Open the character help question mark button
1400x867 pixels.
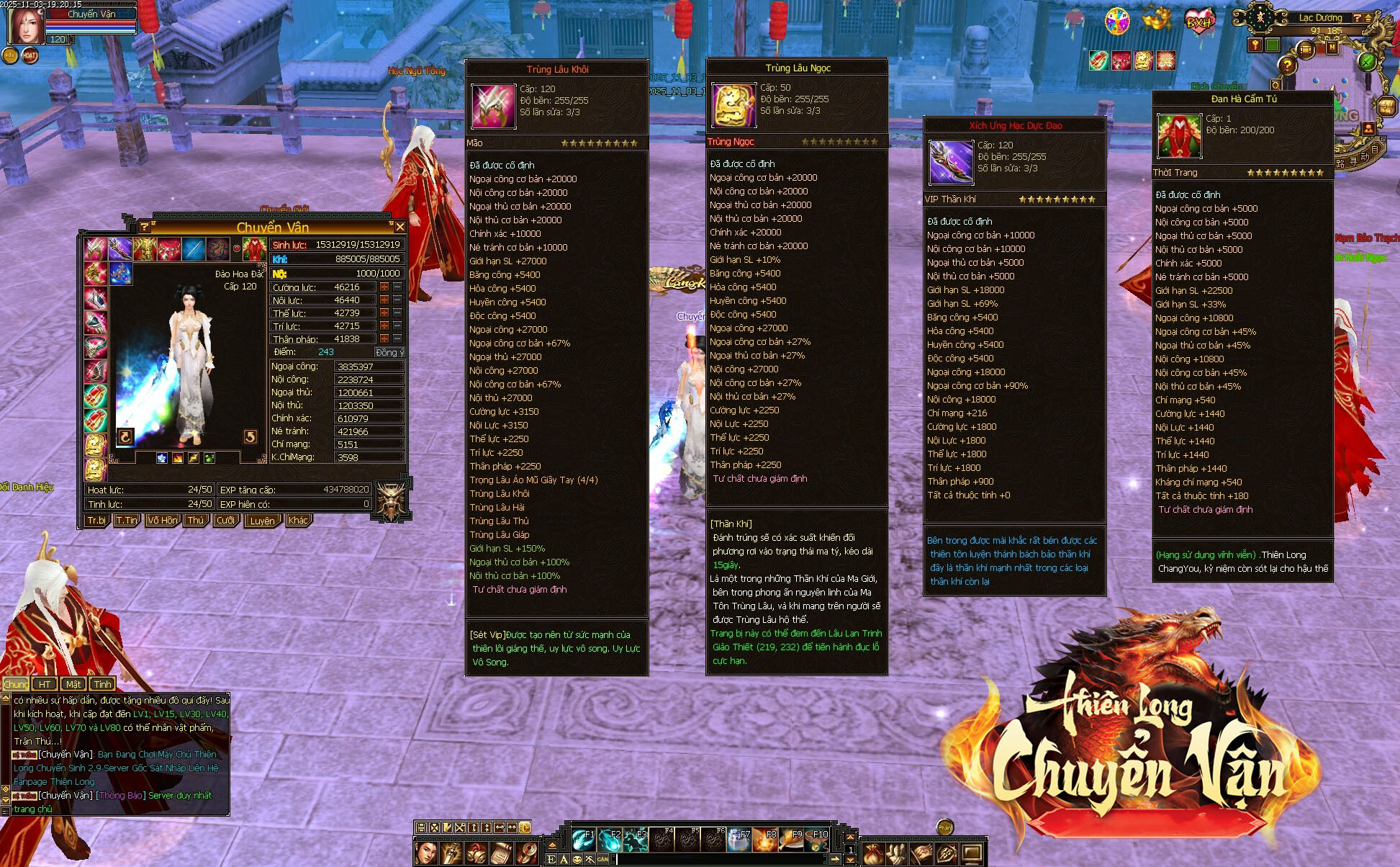pyautogui.click(x=145, y=227)
